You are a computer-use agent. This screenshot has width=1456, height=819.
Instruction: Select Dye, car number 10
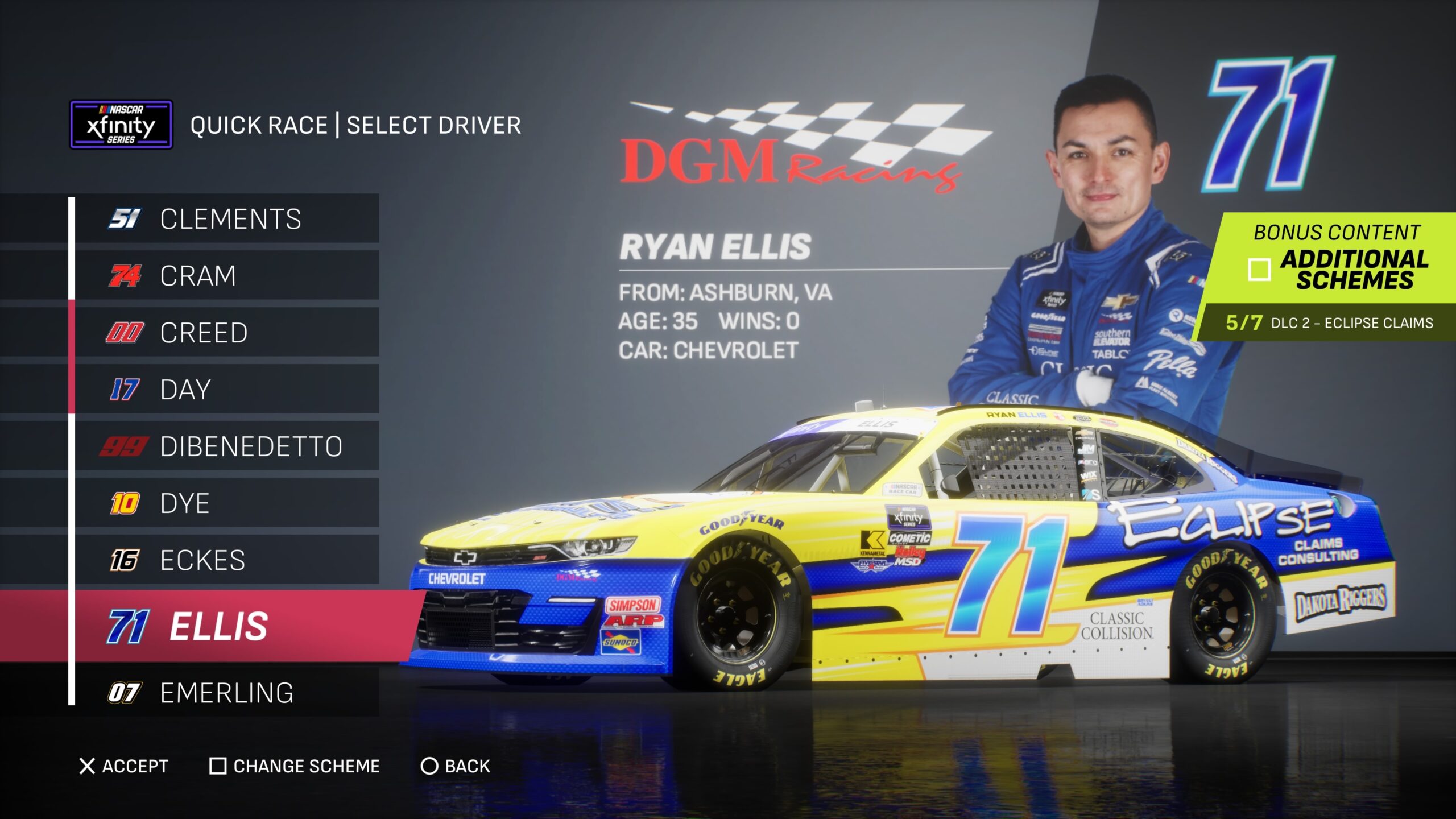(x=227, y=503)
